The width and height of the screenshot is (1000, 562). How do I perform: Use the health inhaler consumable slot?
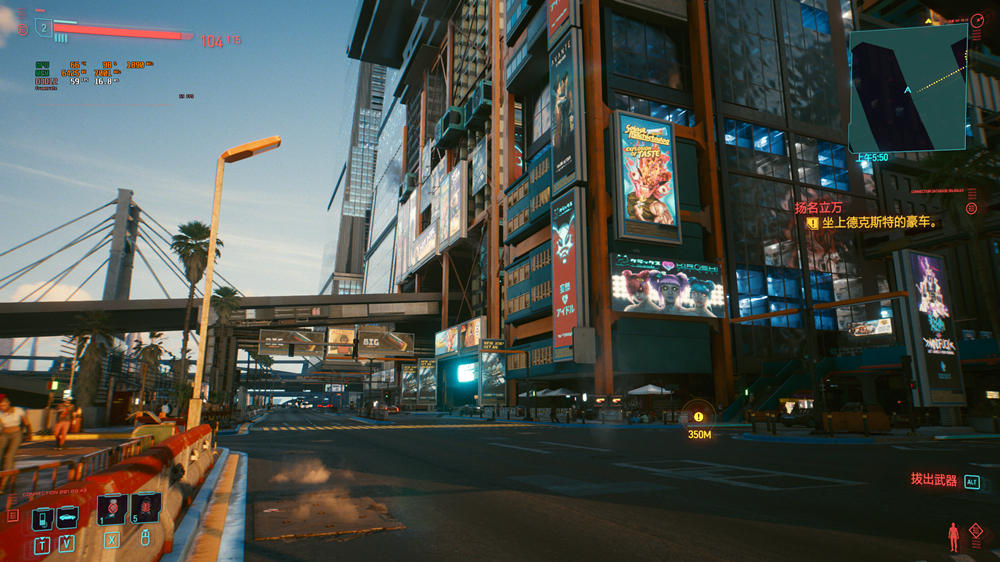coord(112,509)
